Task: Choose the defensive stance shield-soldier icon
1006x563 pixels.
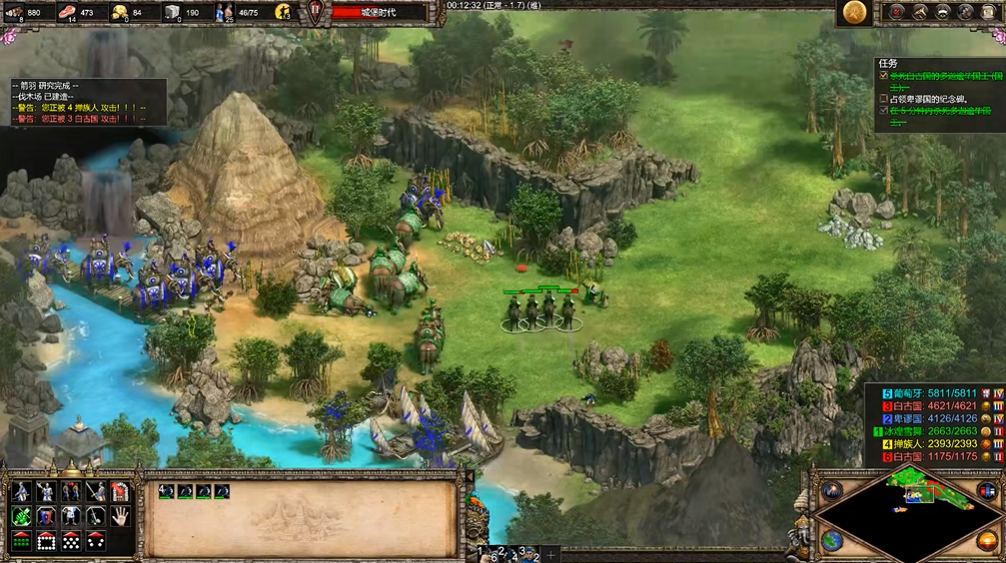Action: click(46, 491)
